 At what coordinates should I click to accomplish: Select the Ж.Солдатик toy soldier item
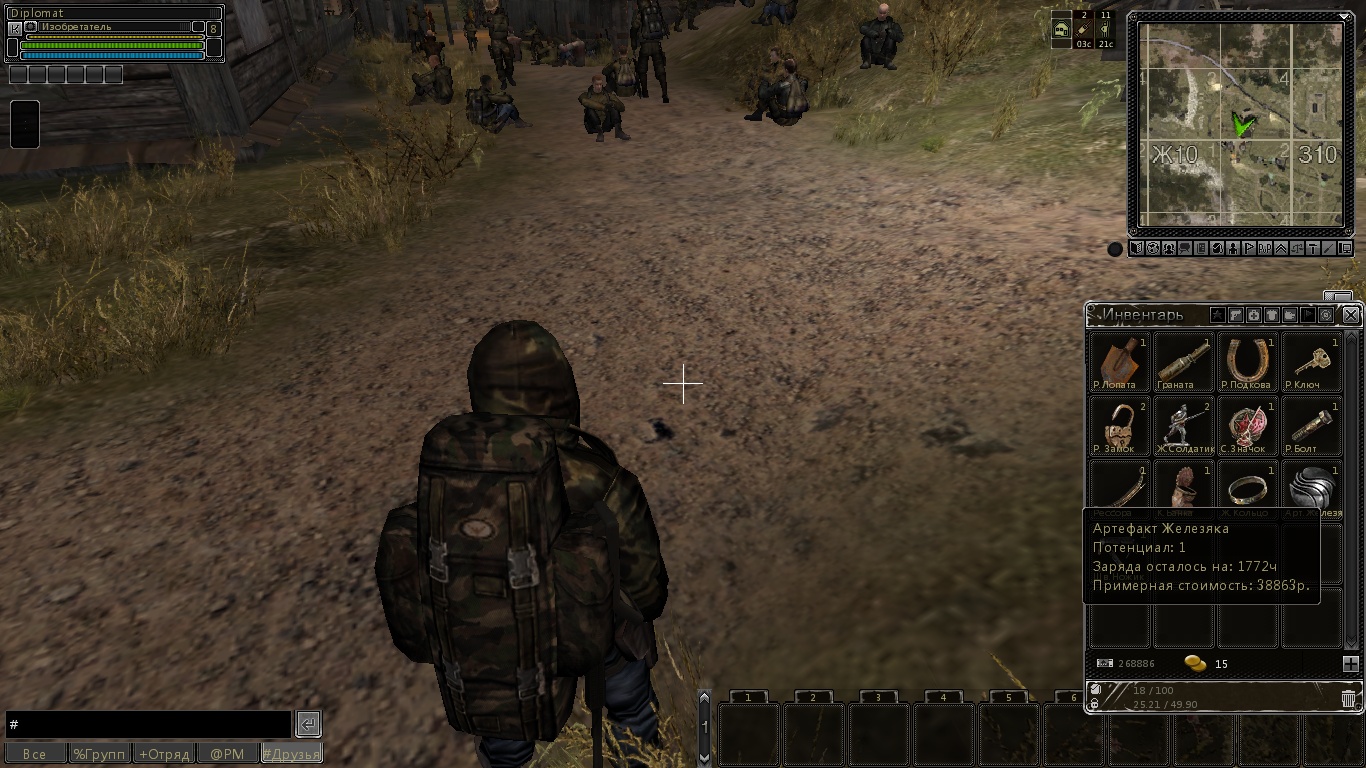pyautogui.click(x=1183, y=425)
